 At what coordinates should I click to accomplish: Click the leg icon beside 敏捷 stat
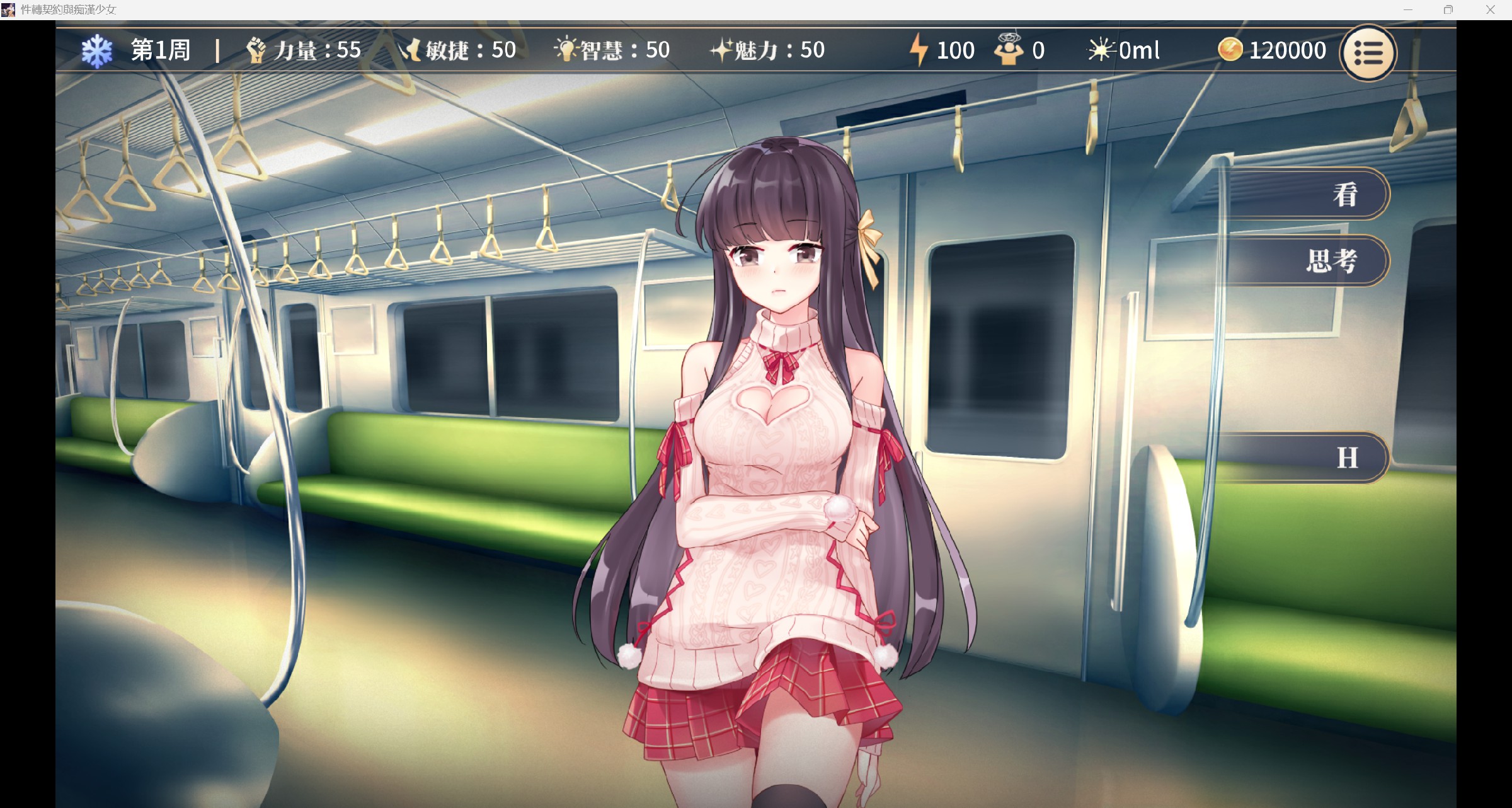click(x=413, y=50)
